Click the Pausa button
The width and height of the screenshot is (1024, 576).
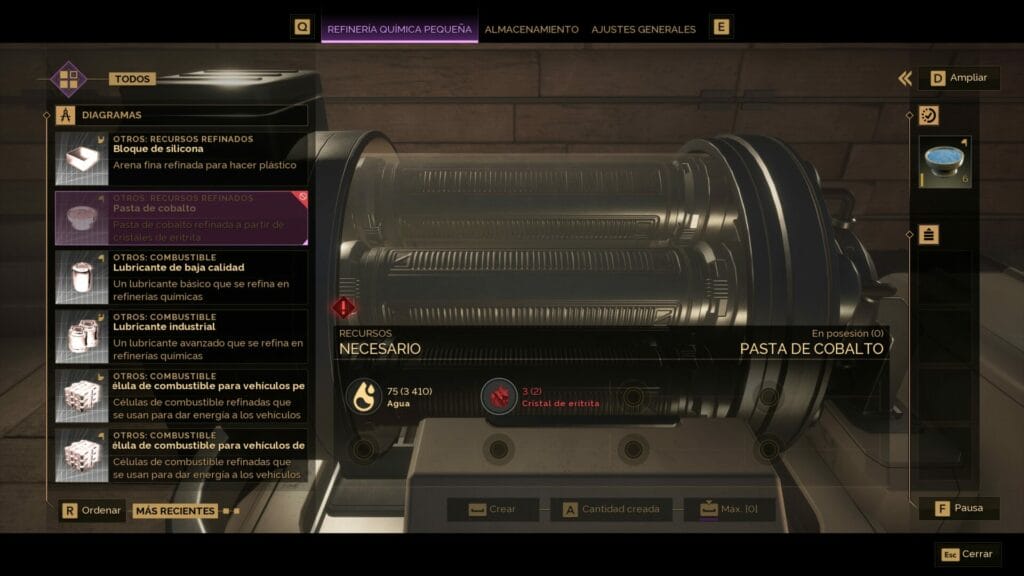958,508
